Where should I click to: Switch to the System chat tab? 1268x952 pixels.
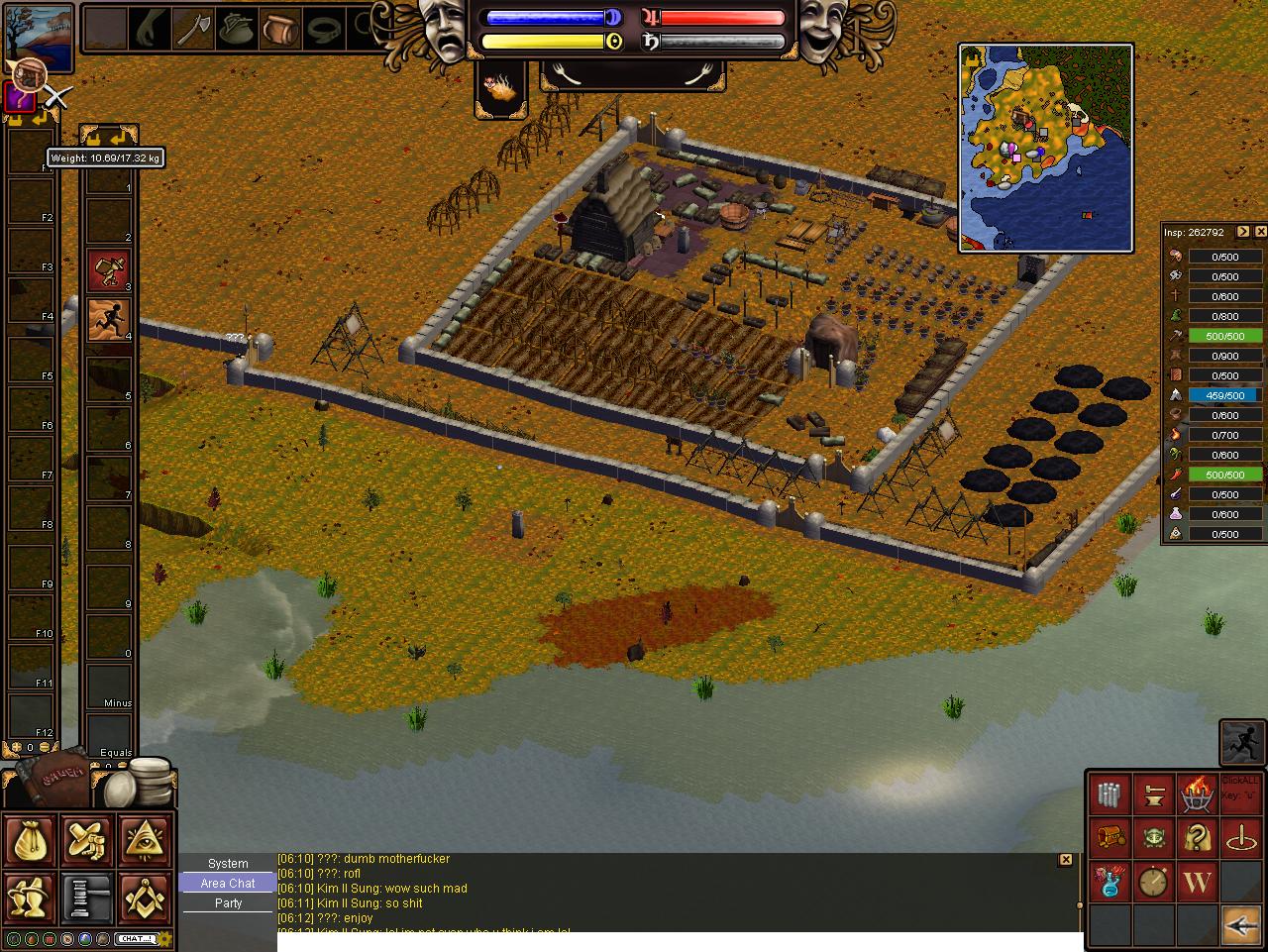coord(228,864)
